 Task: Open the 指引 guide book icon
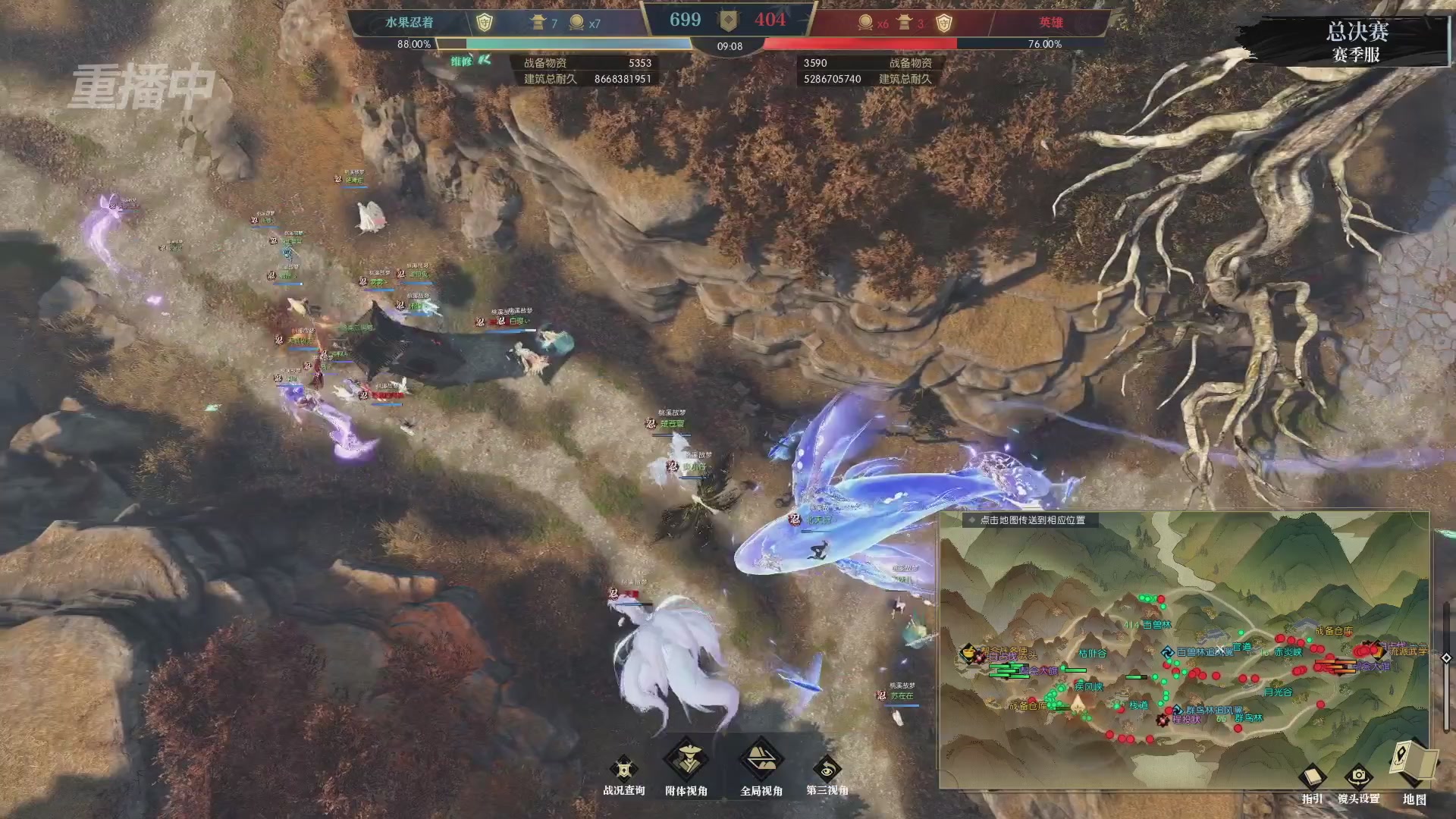pyautogui.click(x=1311, y=777)
